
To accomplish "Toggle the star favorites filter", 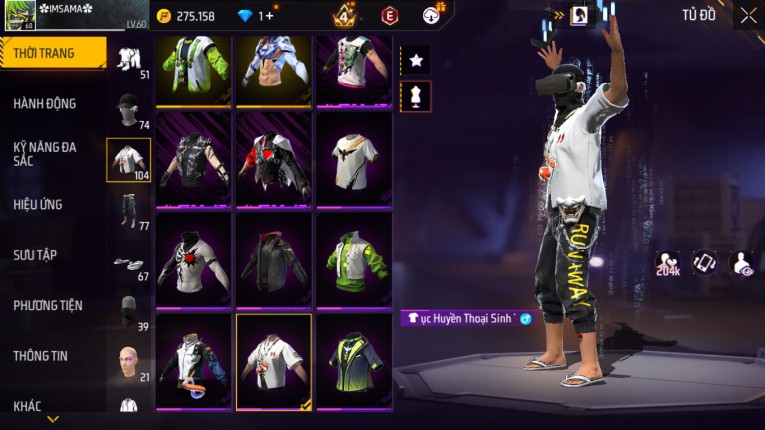I will click(x=416, y=60).
